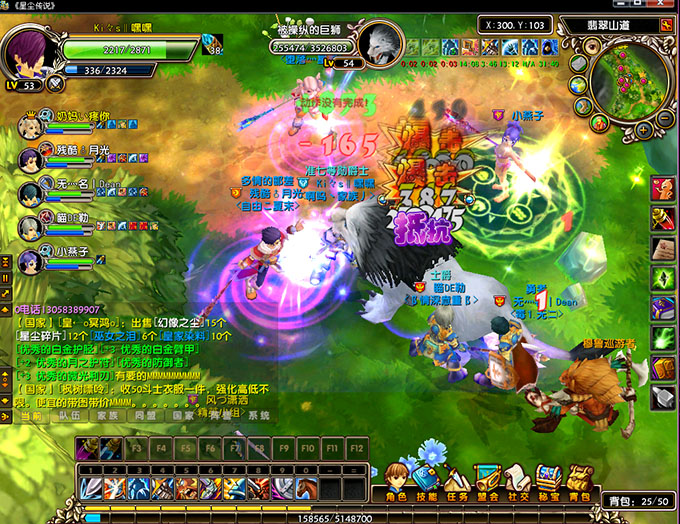
Task: Select the 当前 current chat tab
Action: click(31, 415)
